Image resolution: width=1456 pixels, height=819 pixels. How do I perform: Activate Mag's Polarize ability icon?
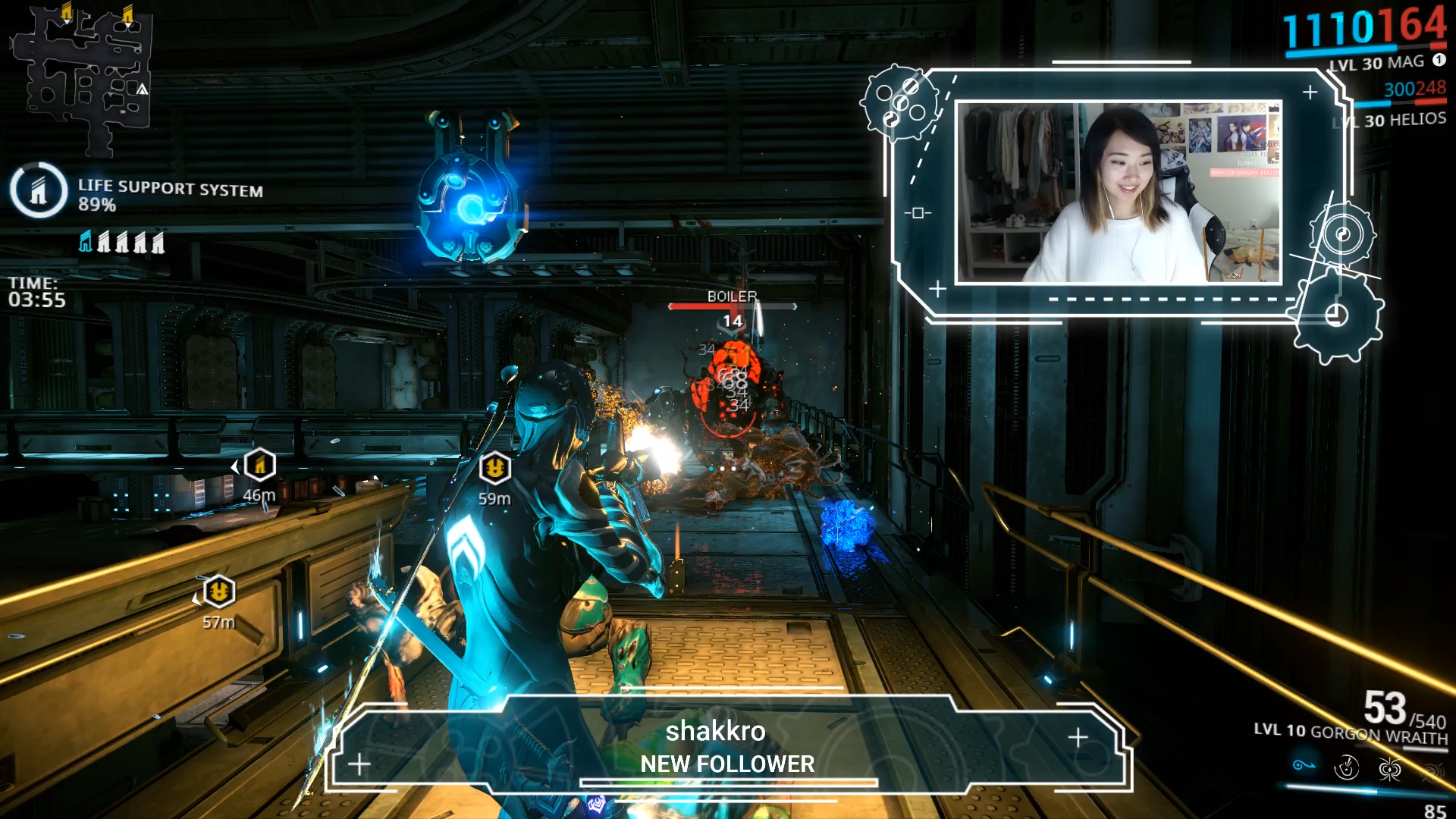[x=1389, y=770]
